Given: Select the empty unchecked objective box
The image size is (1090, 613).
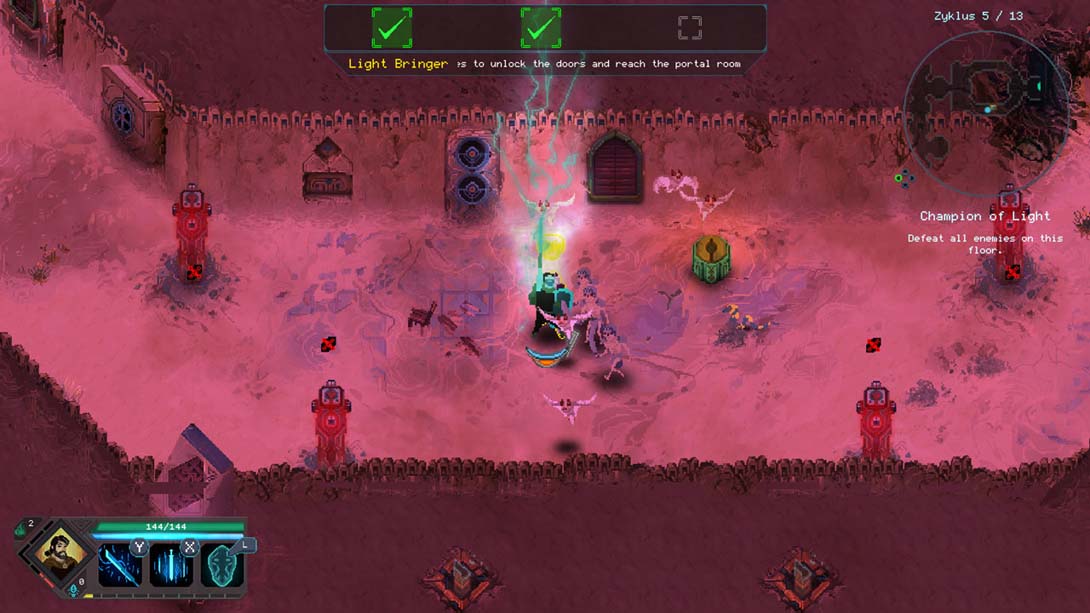Looking at the screenshot, I should (x=690, y=28).
